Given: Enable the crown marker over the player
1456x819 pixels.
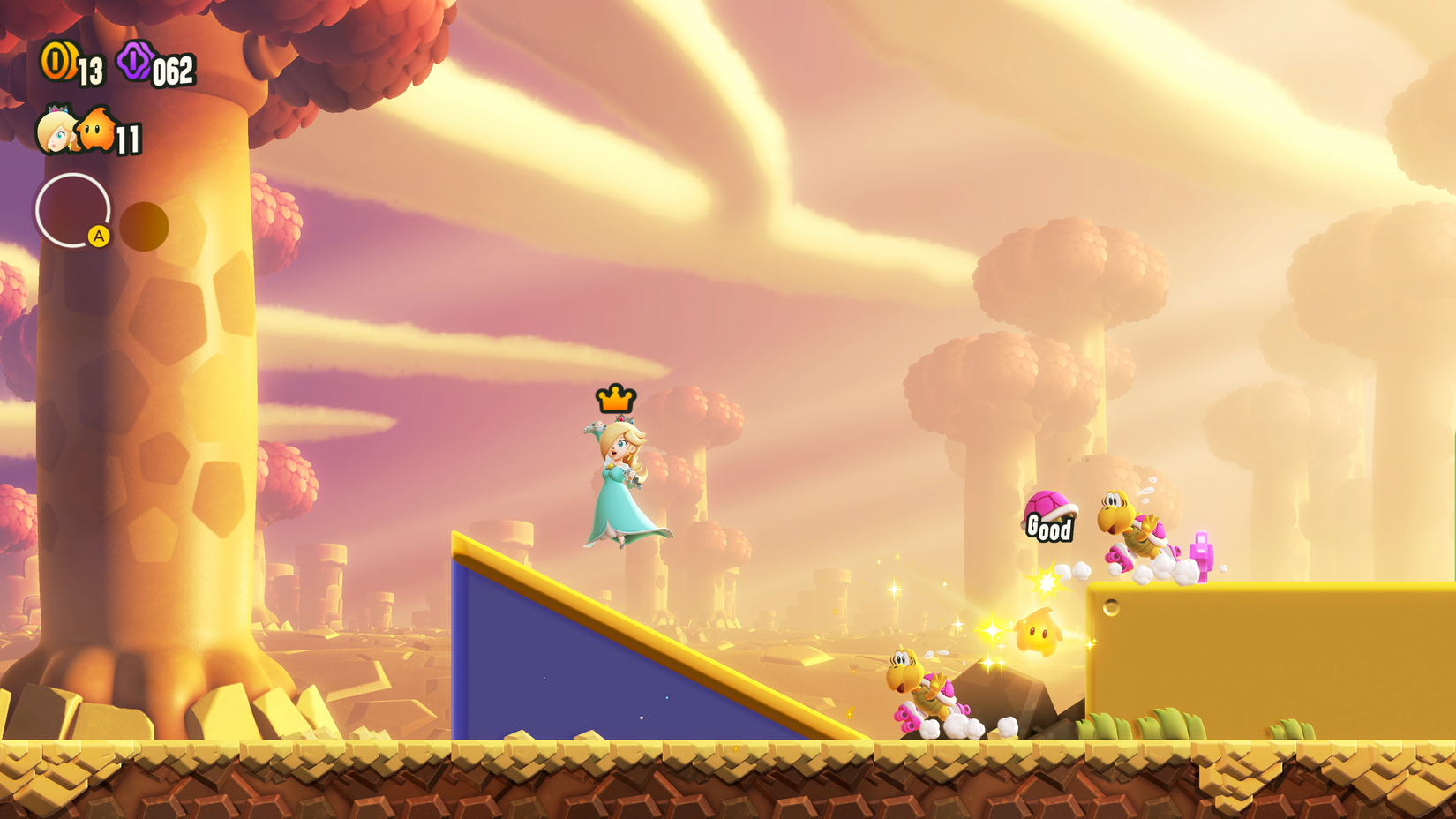Looking at the screenshot, I should tap(615, 399).
